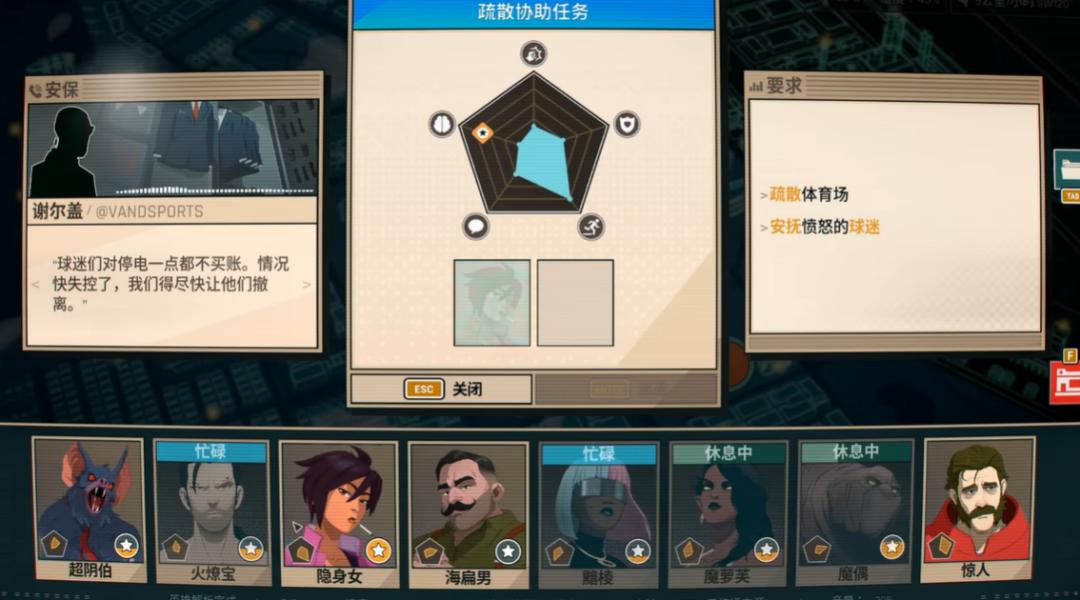
Task: Open the red icon panel at the right edge
Action: 1066,378
